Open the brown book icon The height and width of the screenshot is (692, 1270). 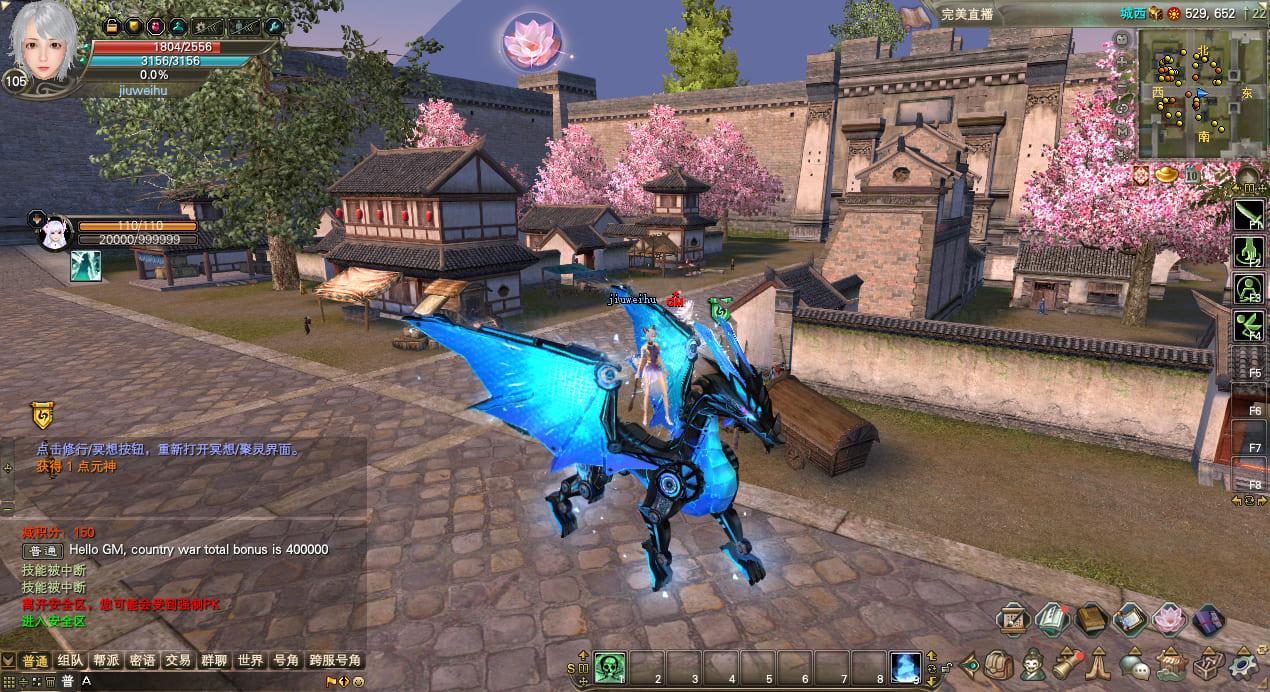1090,619
